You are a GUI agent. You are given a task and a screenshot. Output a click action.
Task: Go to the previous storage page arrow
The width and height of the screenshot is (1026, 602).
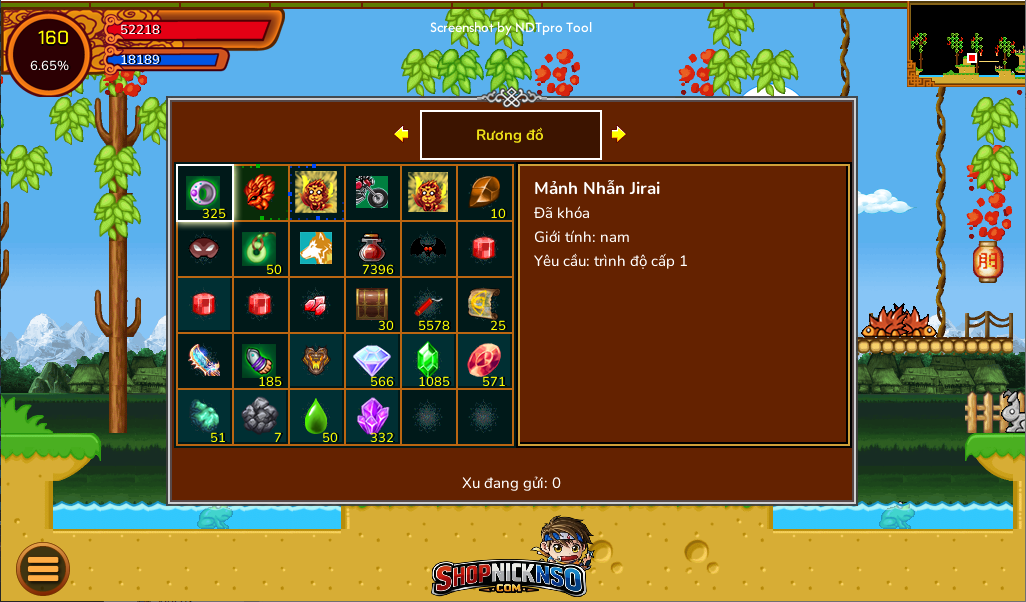click(401, 134)
